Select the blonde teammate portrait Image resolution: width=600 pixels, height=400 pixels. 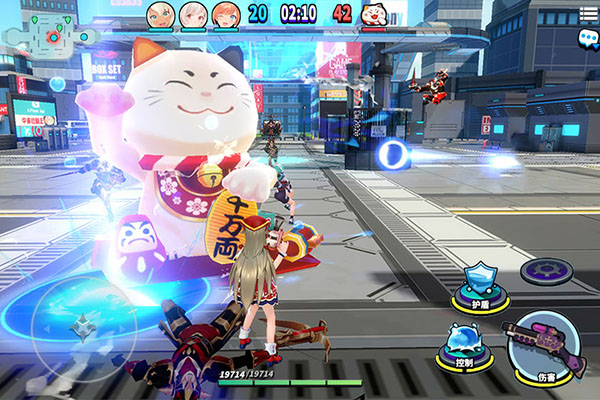[160, 14]
